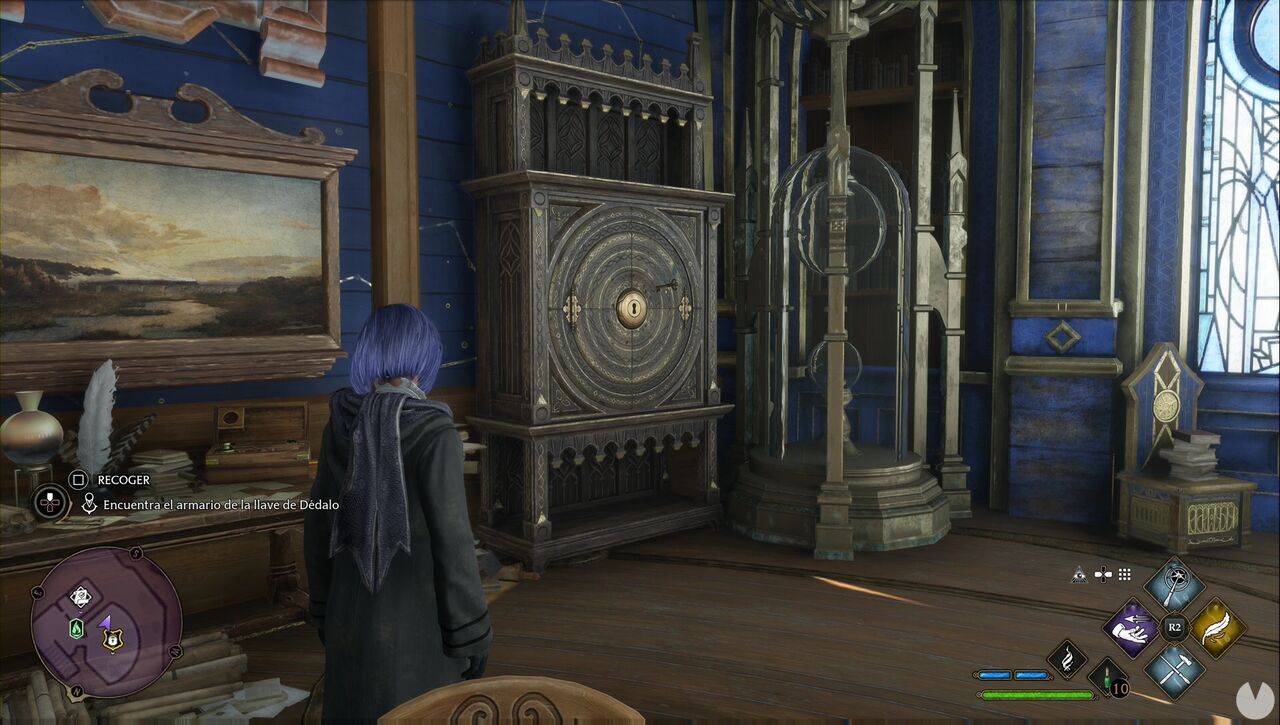
Task: Click the square button prompt next to RECOGER
Action: [x=80, y=480]
